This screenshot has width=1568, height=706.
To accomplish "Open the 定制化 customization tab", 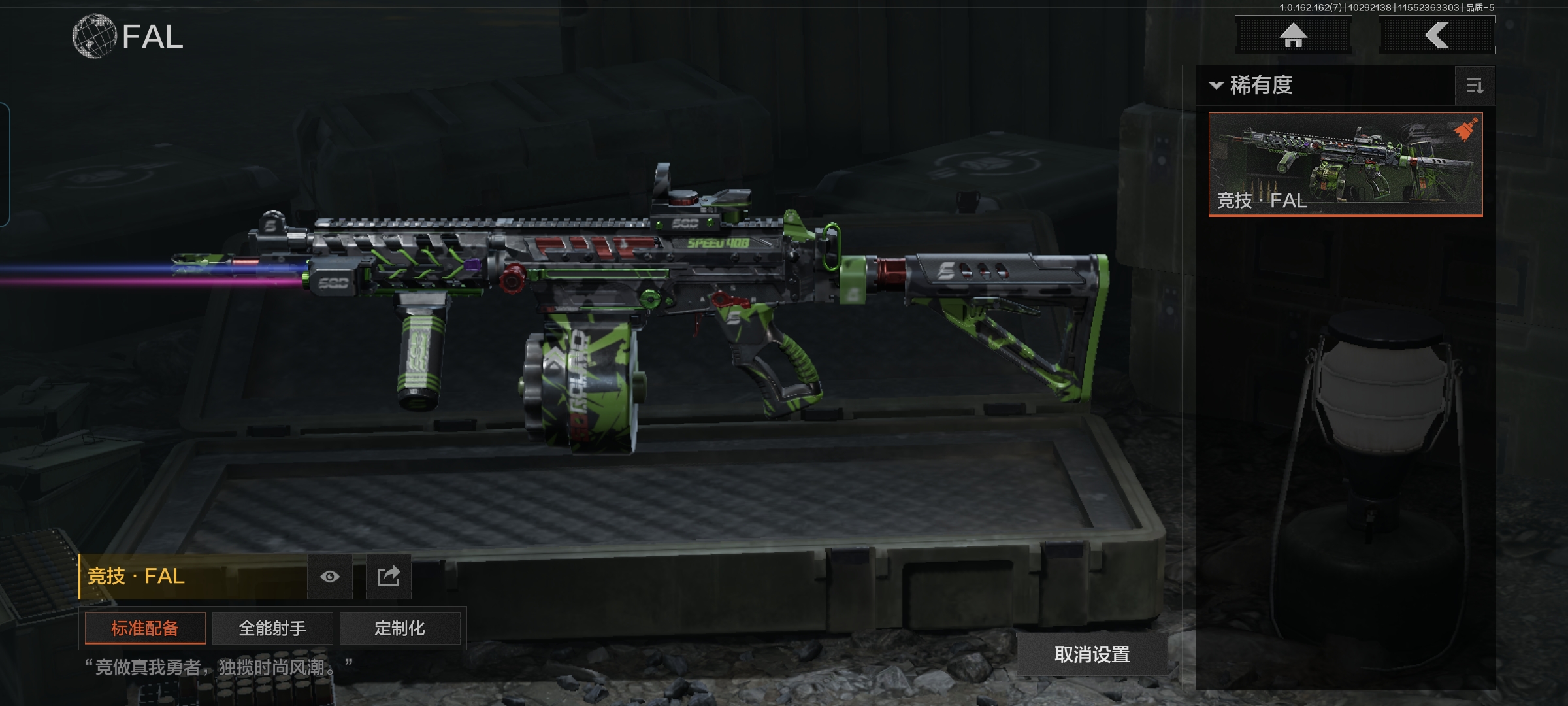I will (400, 628).
